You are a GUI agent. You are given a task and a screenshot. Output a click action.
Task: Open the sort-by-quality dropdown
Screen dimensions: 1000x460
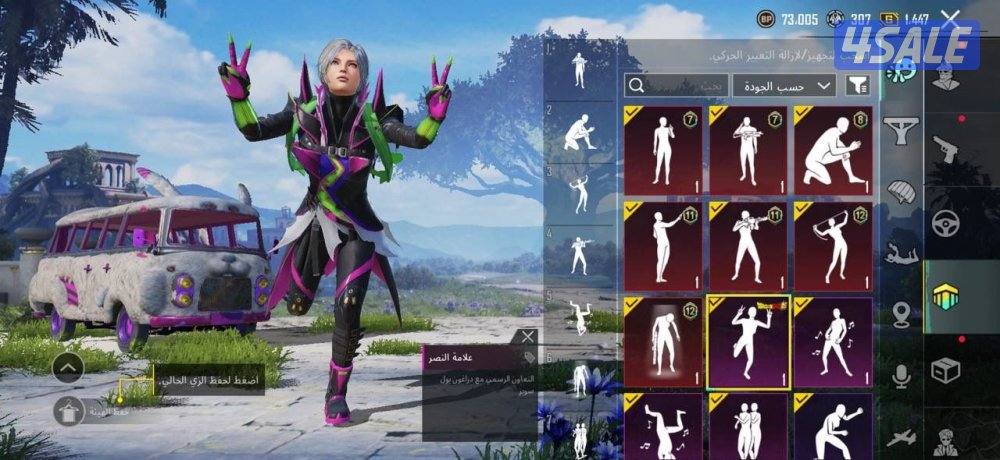click(784, 85)
